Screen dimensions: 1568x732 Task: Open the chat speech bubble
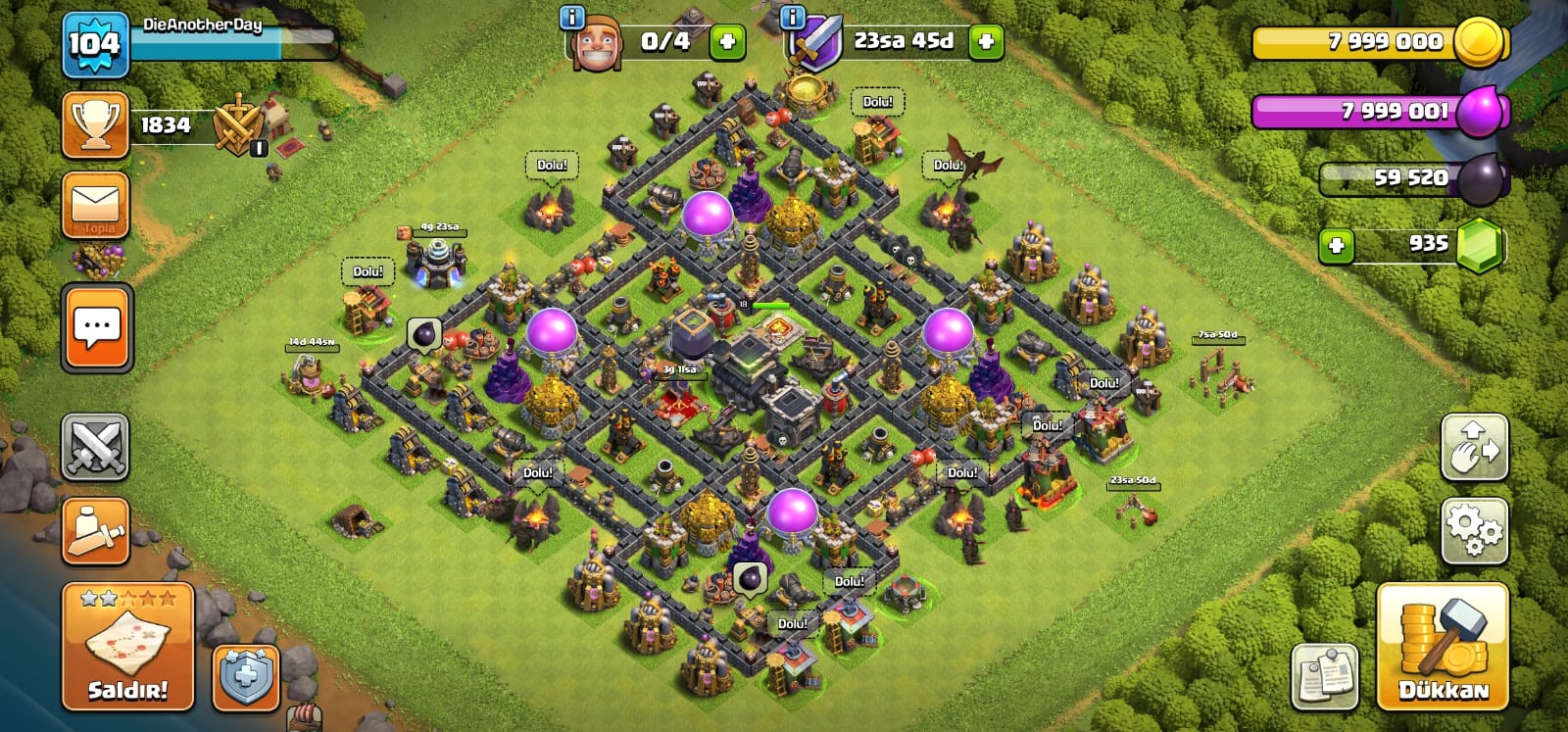tap(97, 328)
